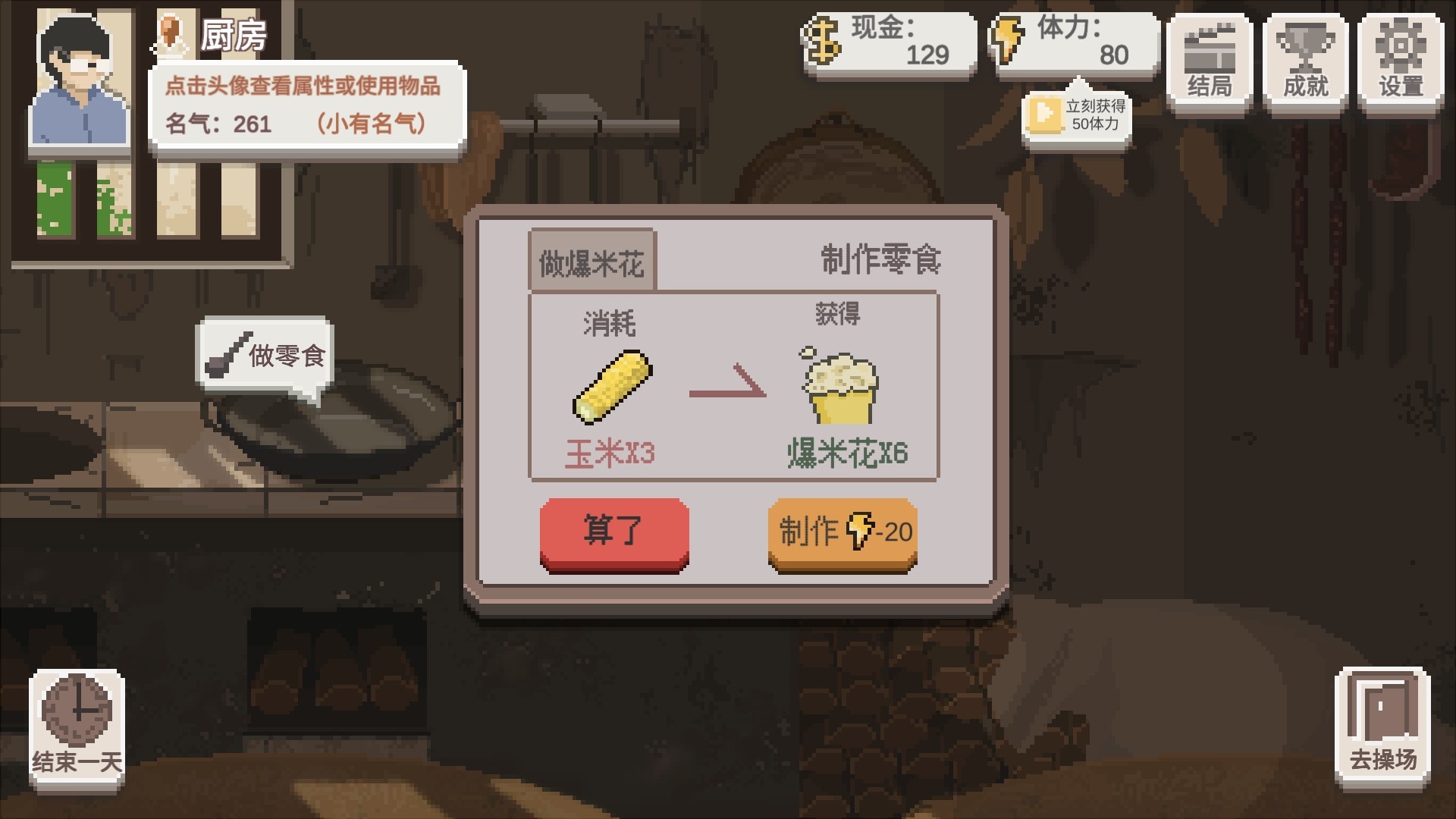Image resolution: width=1456 pixels, height=819 pixels.
Task: Switch to the 做爆米花 tab
Action: 594,259
